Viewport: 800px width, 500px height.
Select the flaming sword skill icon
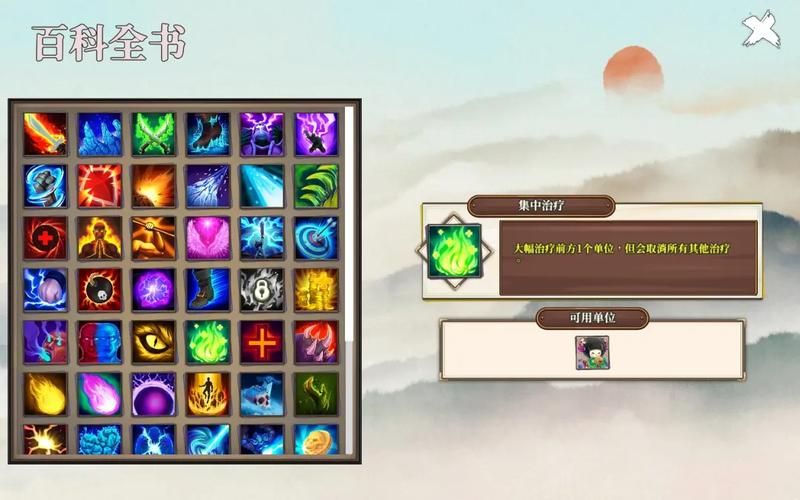(46, 133)
